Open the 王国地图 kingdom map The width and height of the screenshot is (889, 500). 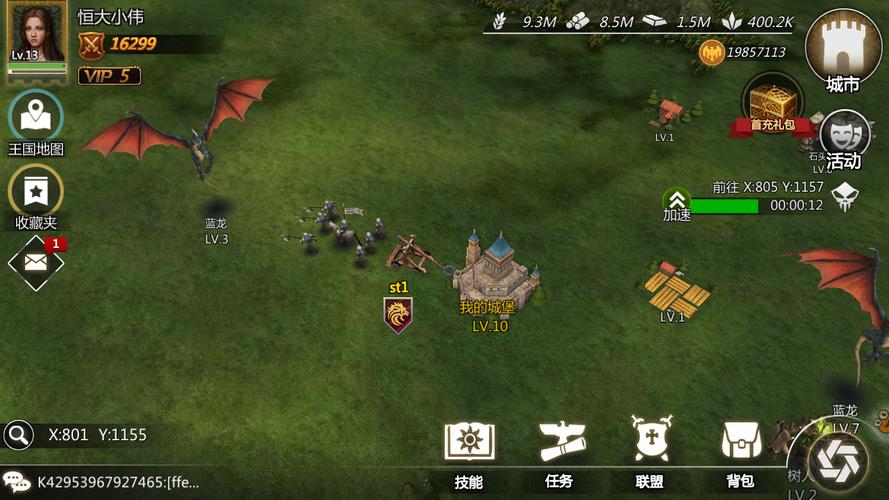tap(36, 119)
